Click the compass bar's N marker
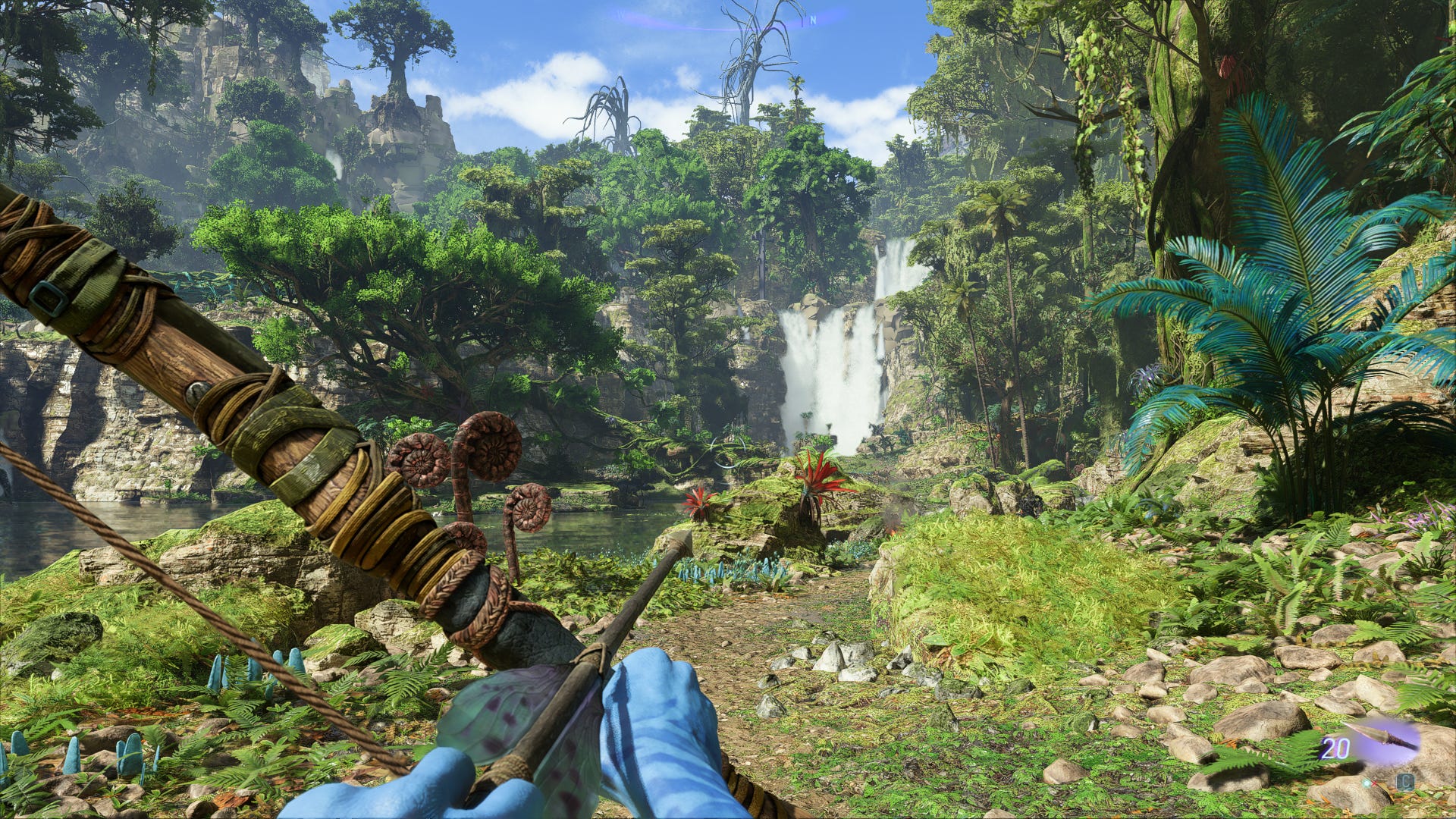Screen dimensions: 1456x819 (x=813, y=20)
